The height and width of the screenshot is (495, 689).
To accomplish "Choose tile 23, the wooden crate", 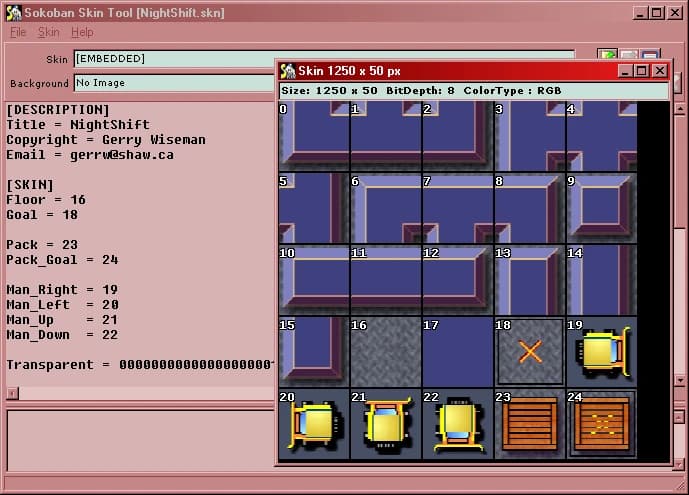I will [x=530, y=423].
